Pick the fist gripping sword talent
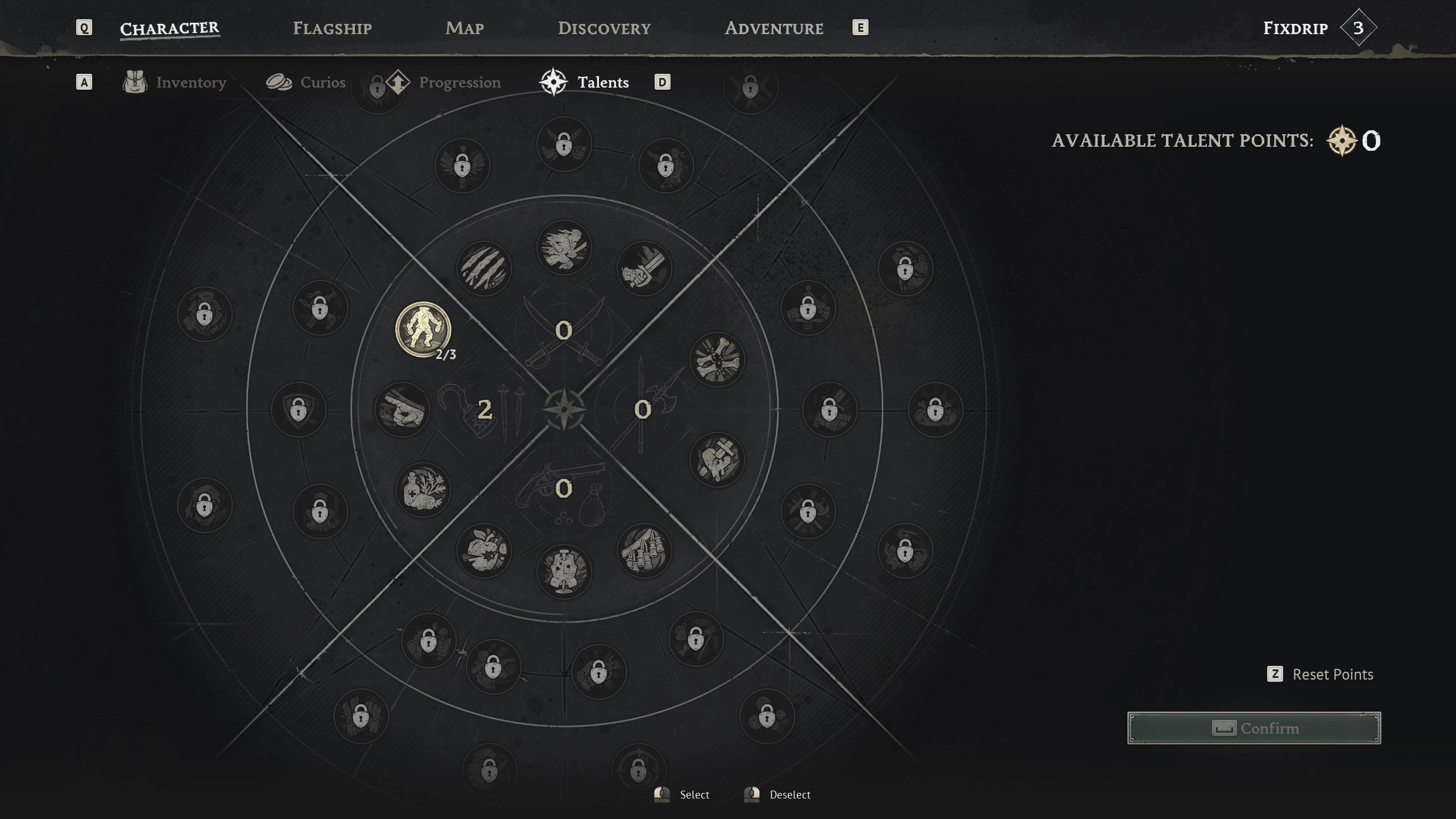This screenshot has width=1456, height=819. [x=644, y=268]
